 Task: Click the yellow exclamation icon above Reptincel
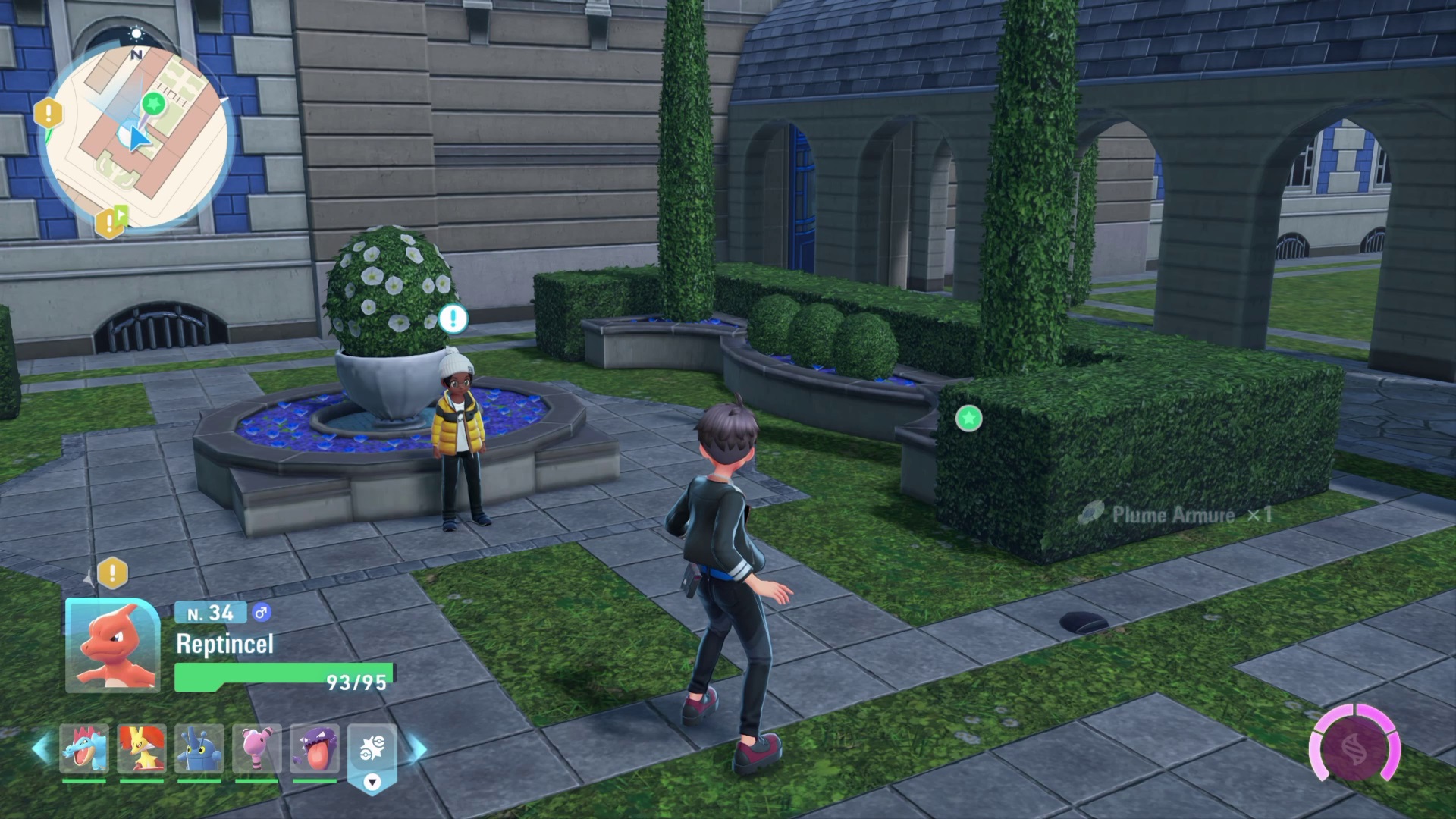point(112,573)
